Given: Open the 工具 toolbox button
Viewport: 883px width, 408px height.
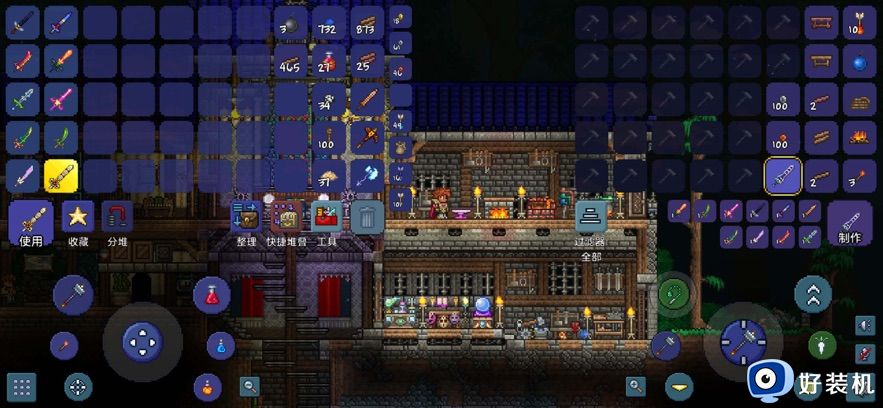Looking at the screenshot, I should click(326, 222).
